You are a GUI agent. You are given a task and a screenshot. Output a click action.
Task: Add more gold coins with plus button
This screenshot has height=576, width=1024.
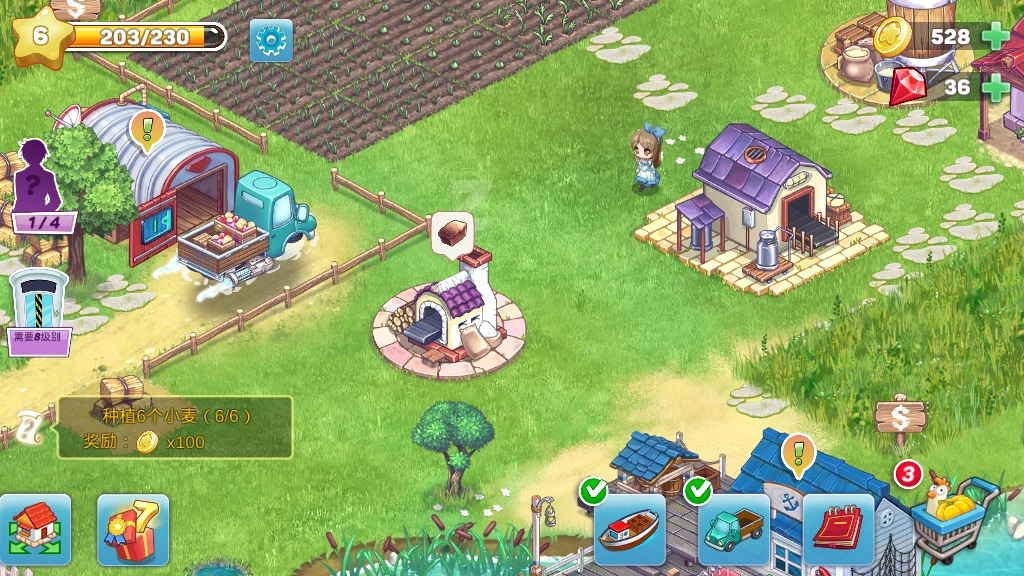[995, 37]
